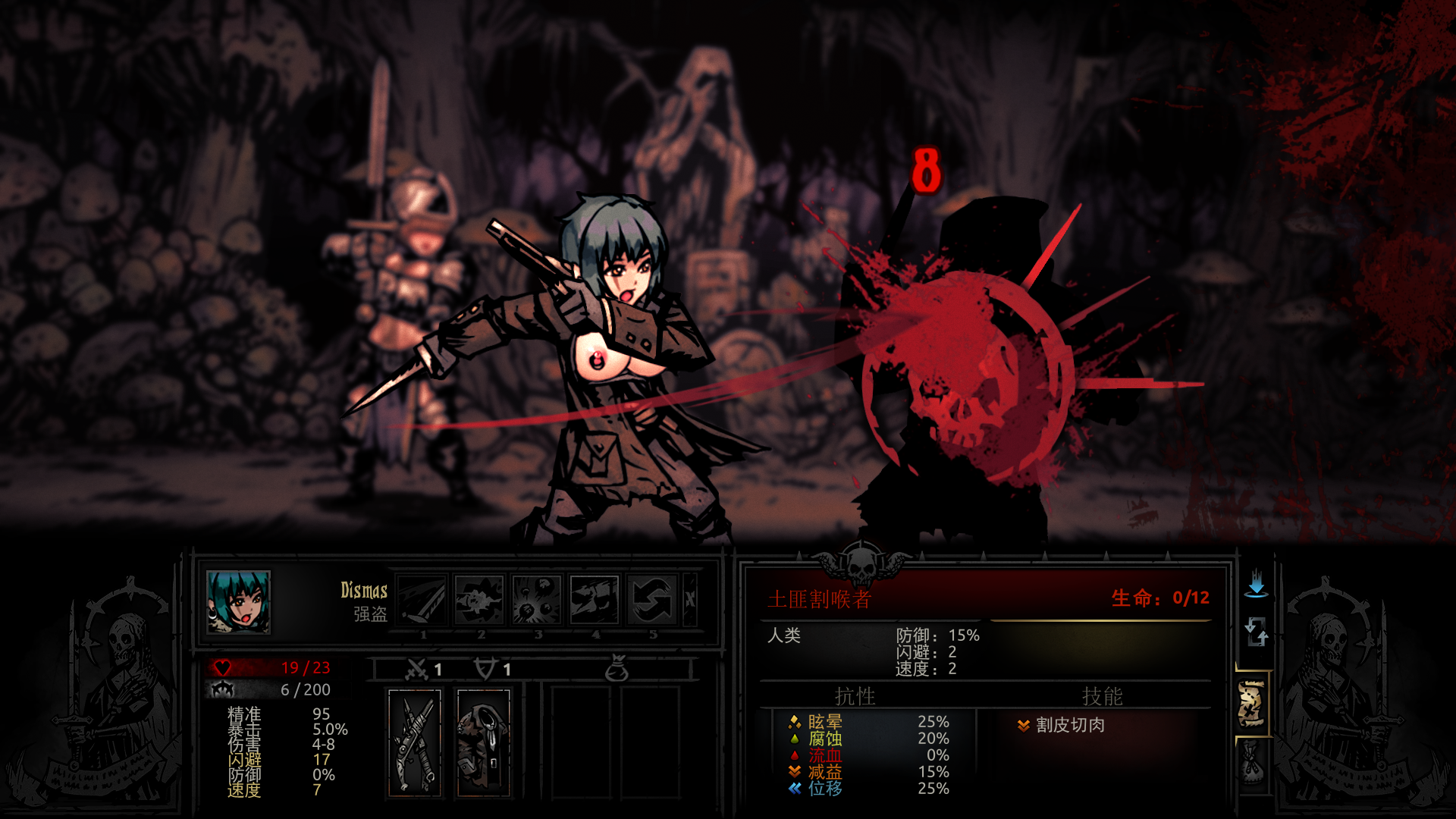Inspect the equipped pistol and dagger weapon
Viewport: 1456px width, 819px height.
415,743
